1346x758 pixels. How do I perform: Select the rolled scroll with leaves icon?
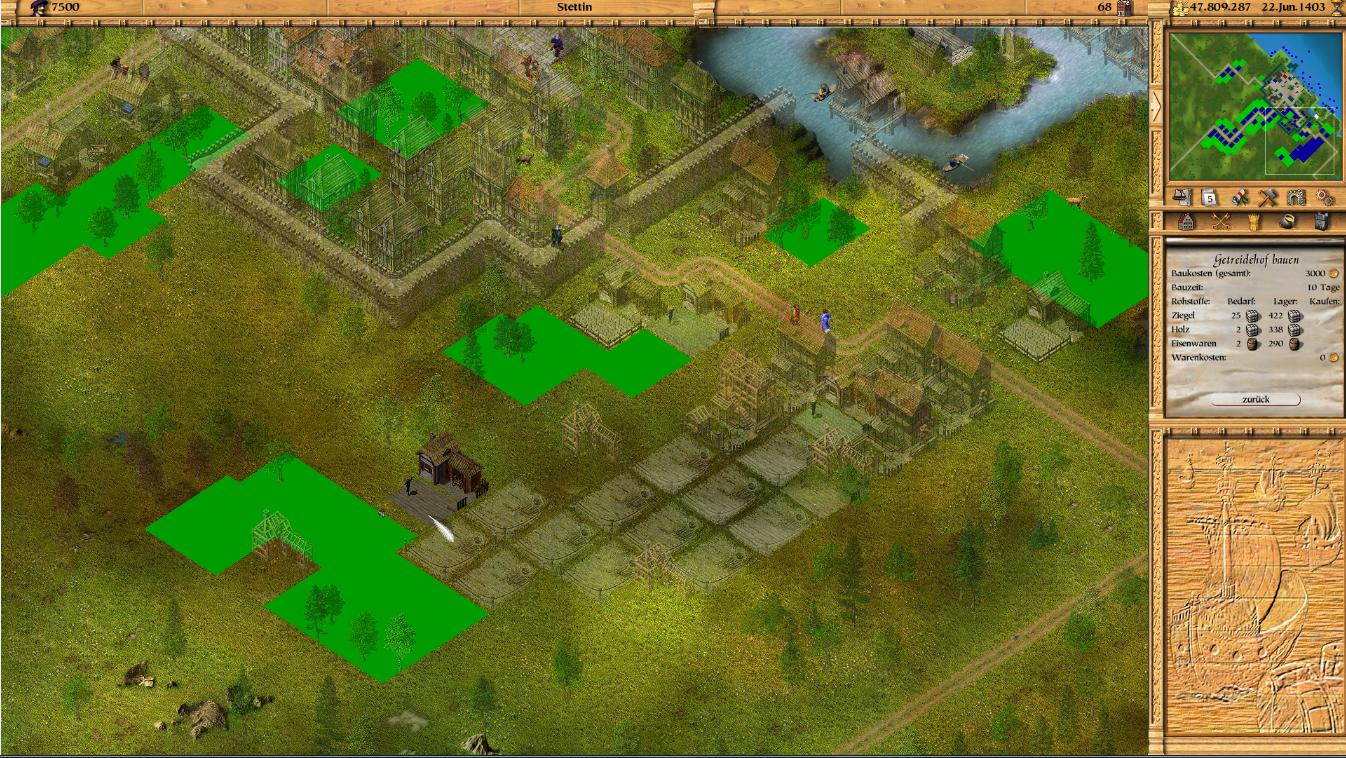click(1240, 197)
